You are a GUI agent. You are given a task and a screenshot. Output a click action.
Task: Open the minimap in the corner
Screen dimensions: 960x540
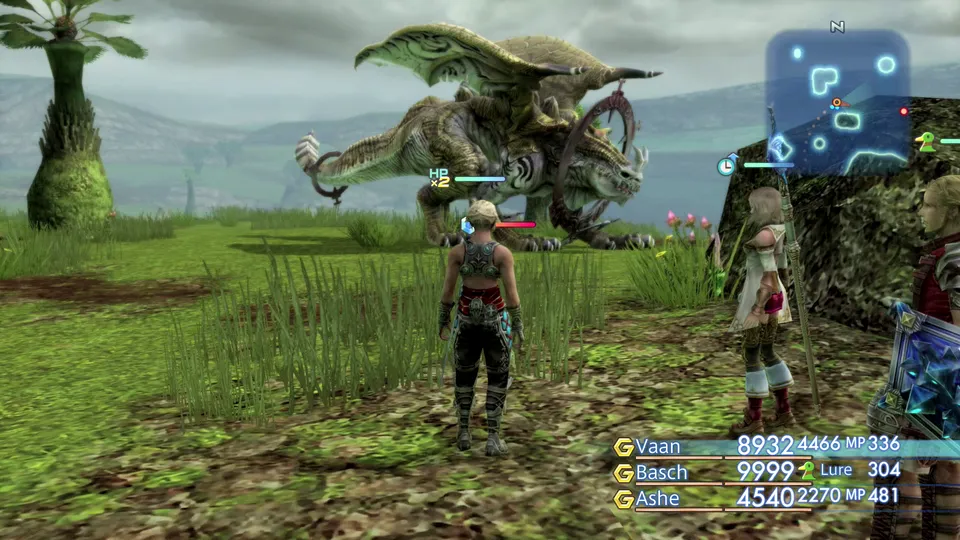coord(838,102)
